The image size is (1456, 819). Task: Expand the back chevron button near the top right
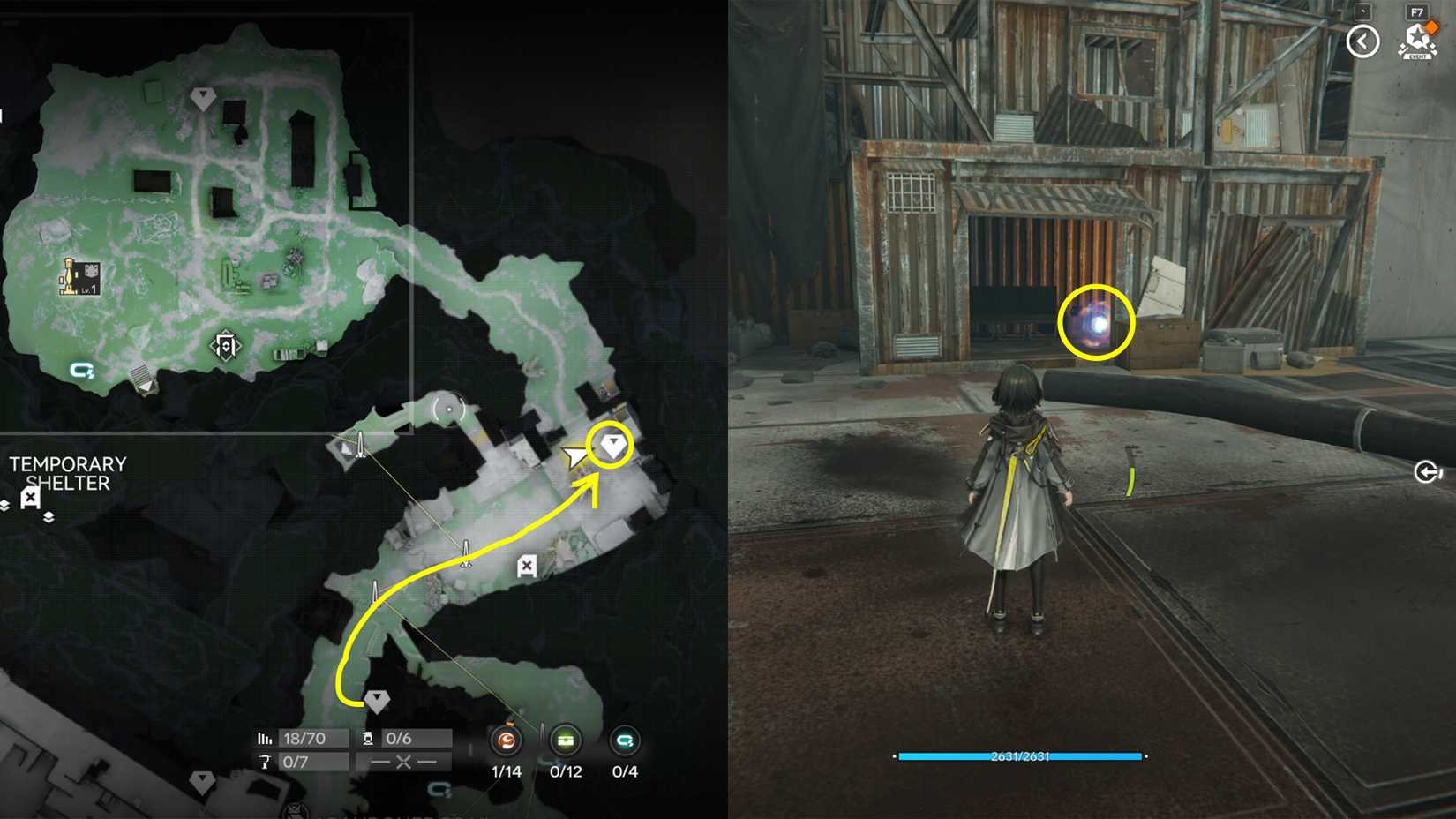1364,41
